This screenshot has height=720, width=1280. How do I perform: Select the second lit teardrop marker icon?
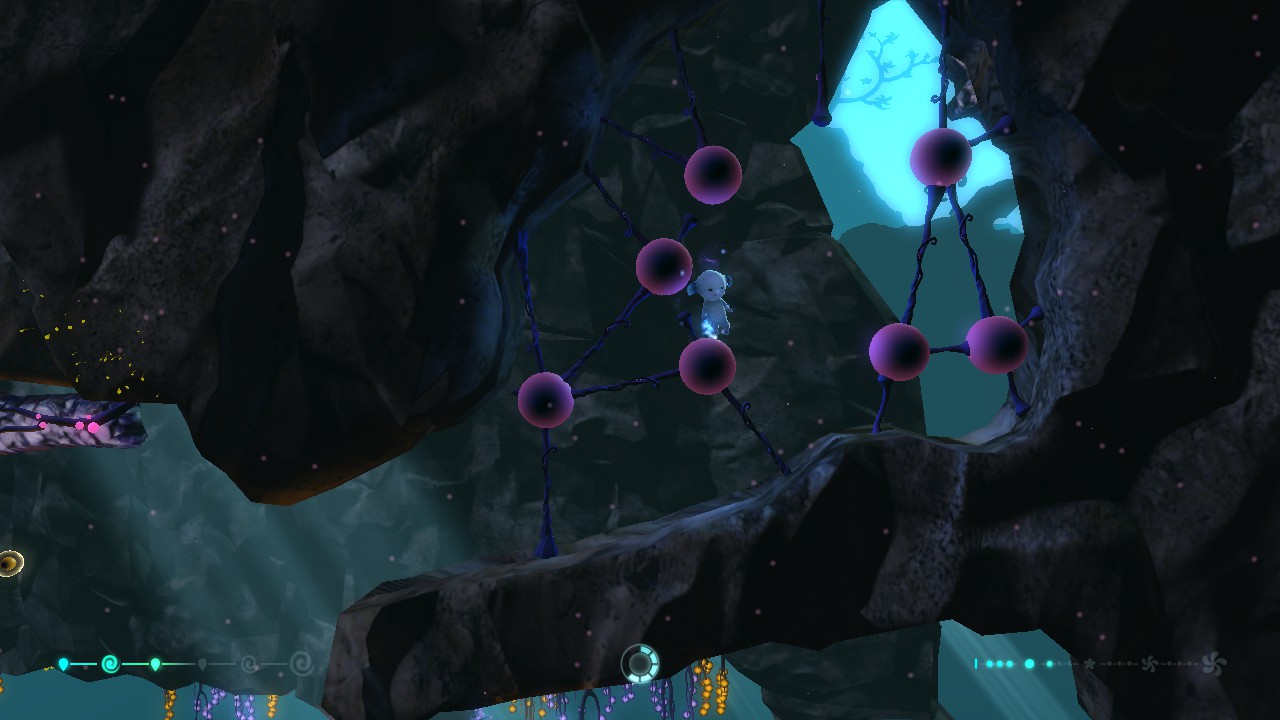point(155,663)
